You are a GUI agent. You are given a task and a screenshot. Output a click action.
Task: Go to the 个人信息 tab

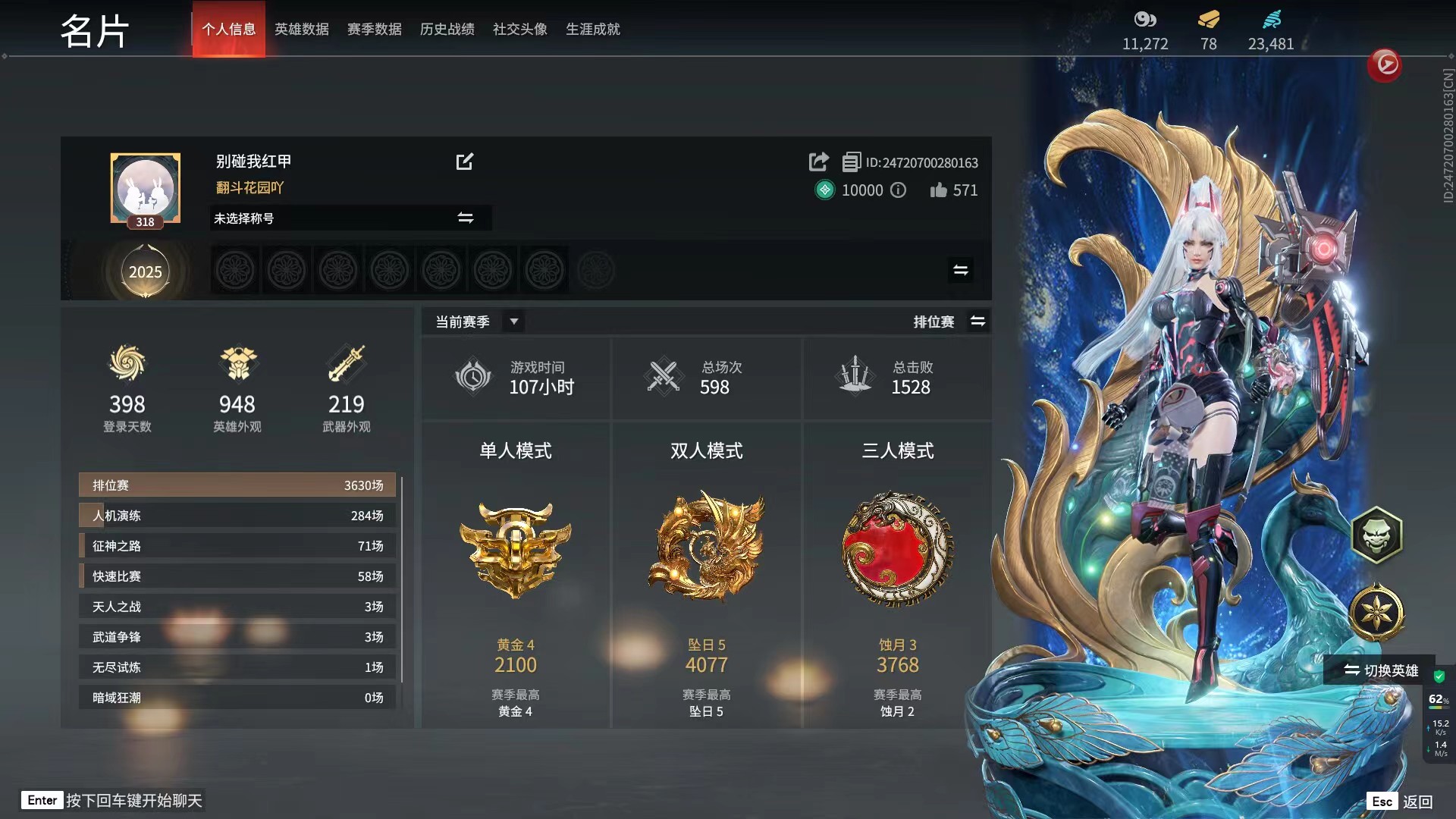point(228,29)
